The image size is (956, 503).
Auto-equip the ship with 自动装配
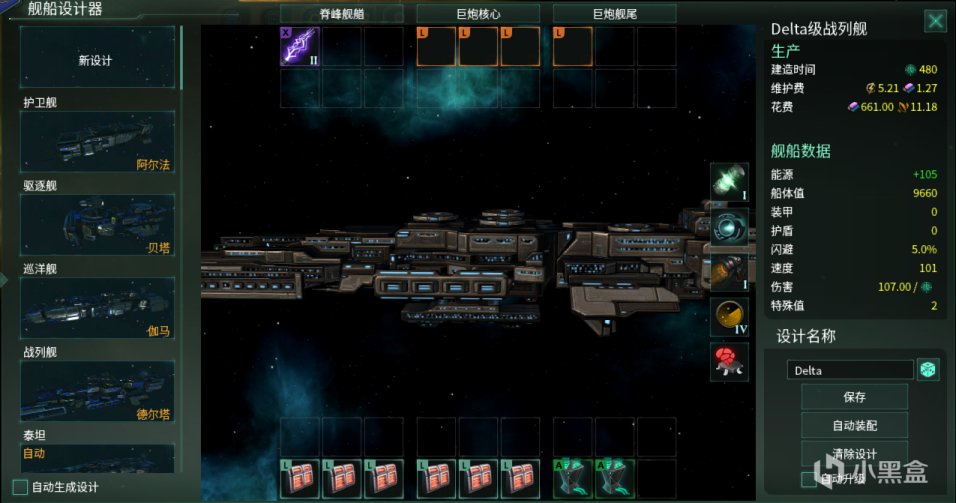(x=854, y=425)
